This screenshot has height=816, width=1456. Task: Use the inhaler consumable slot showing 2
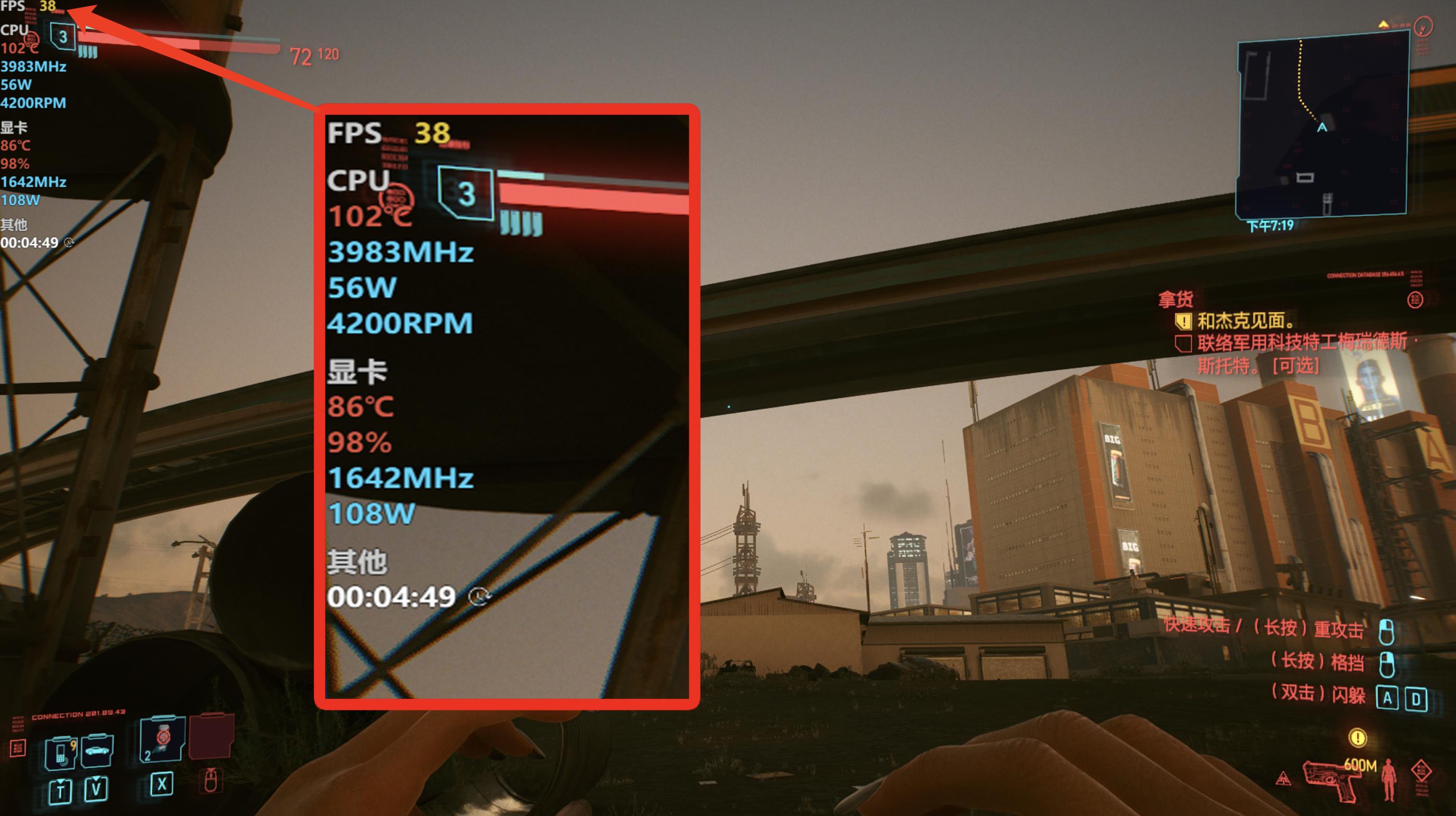click(x=162, y=739)
